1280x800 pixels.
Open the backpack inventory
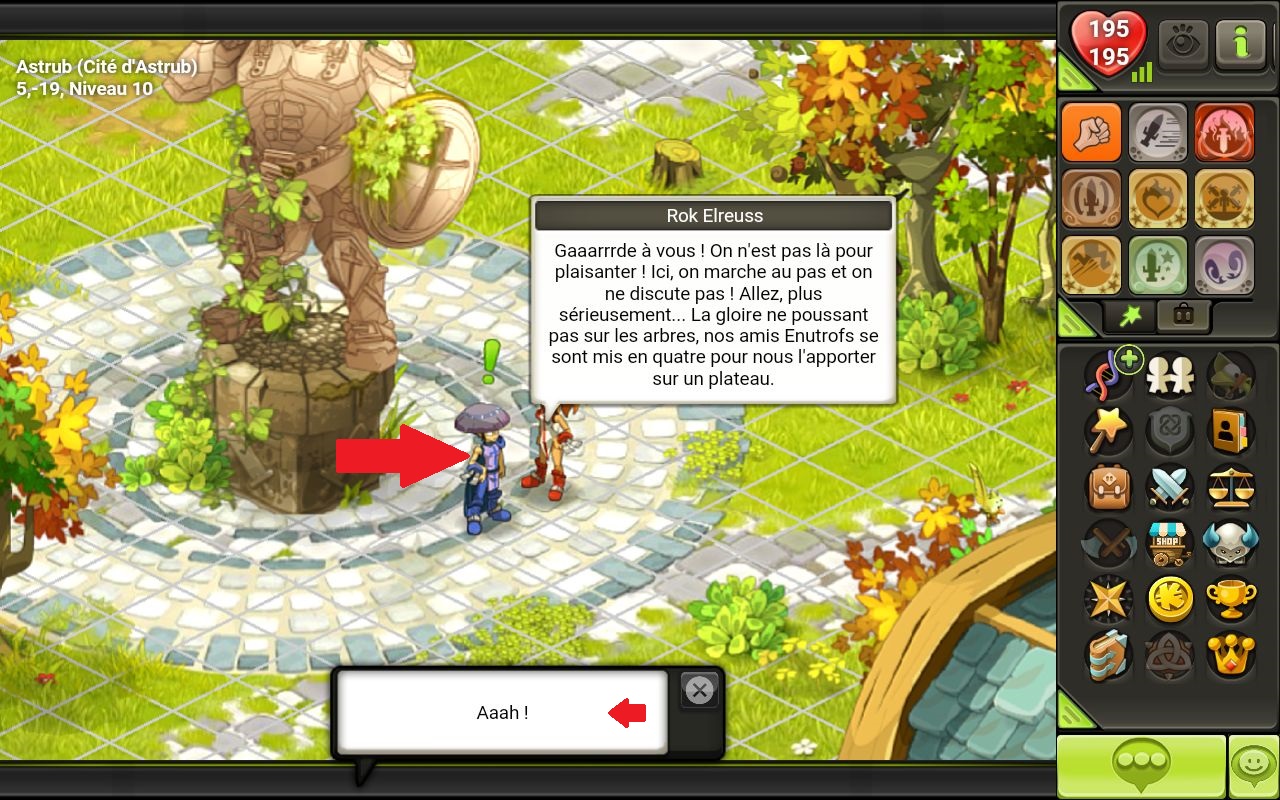coord(1109,487)
